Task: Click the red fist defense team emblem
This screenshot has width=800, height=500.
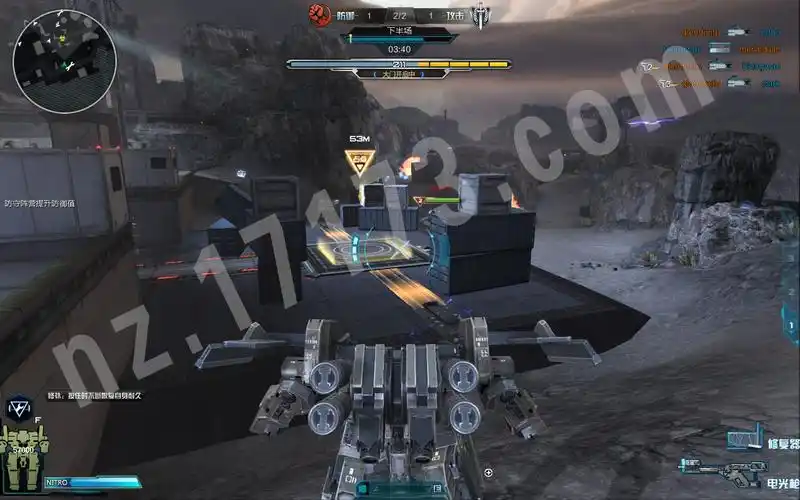Action: click(320, 14)
